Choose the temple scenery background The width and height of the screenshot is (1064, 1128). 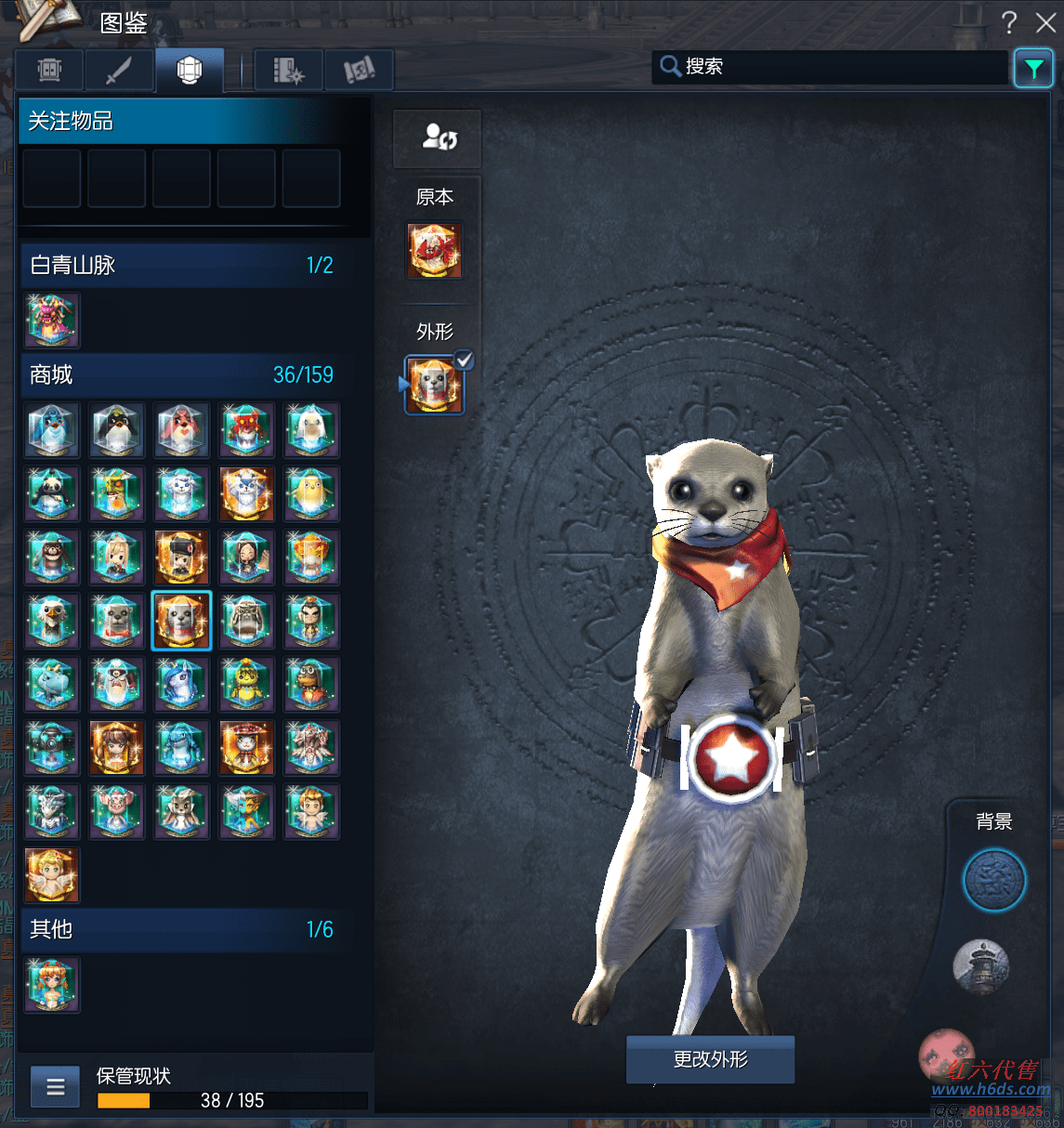pyautogui.click(x=980, y=965)
